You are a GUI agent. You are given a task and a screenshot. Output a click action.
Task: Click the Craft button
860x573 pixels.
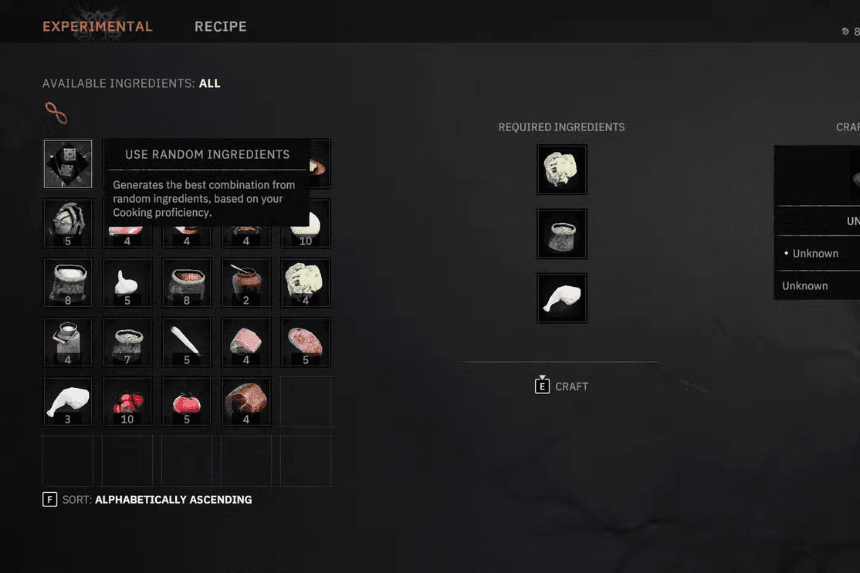(562, 386)
